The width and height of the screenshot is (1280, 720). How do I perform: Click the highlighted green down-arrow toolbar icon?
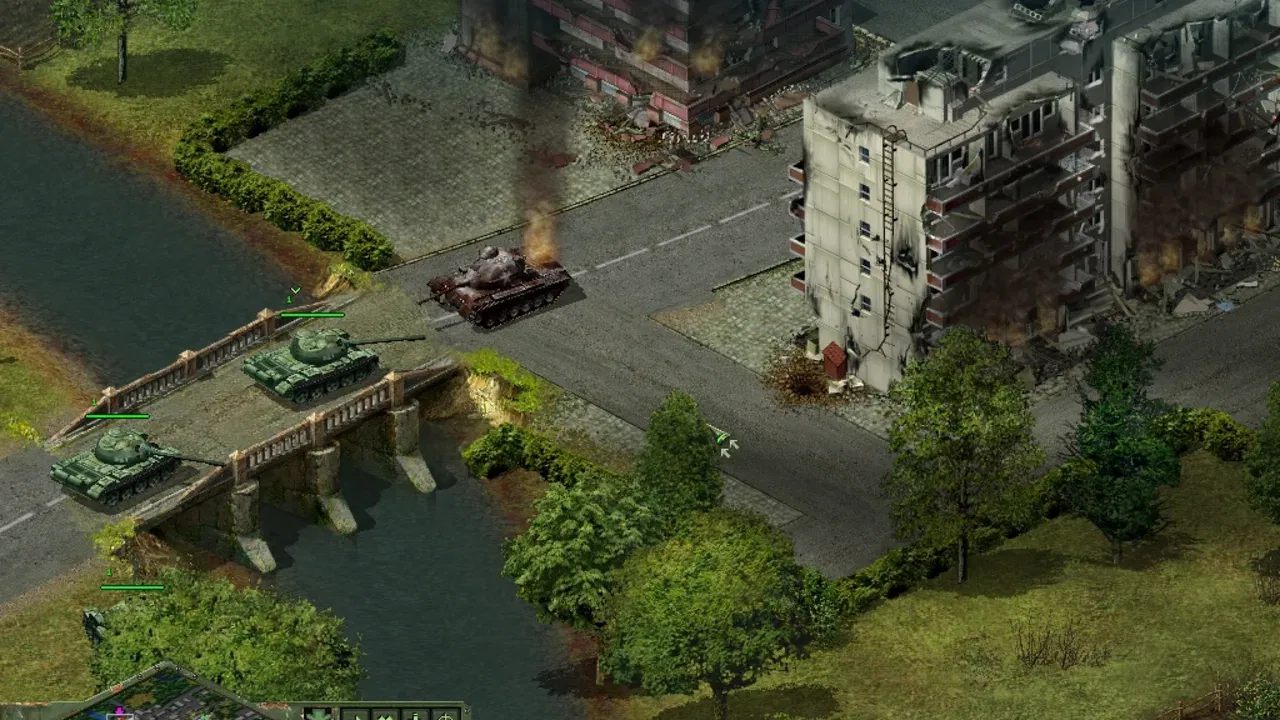point(319,714)
